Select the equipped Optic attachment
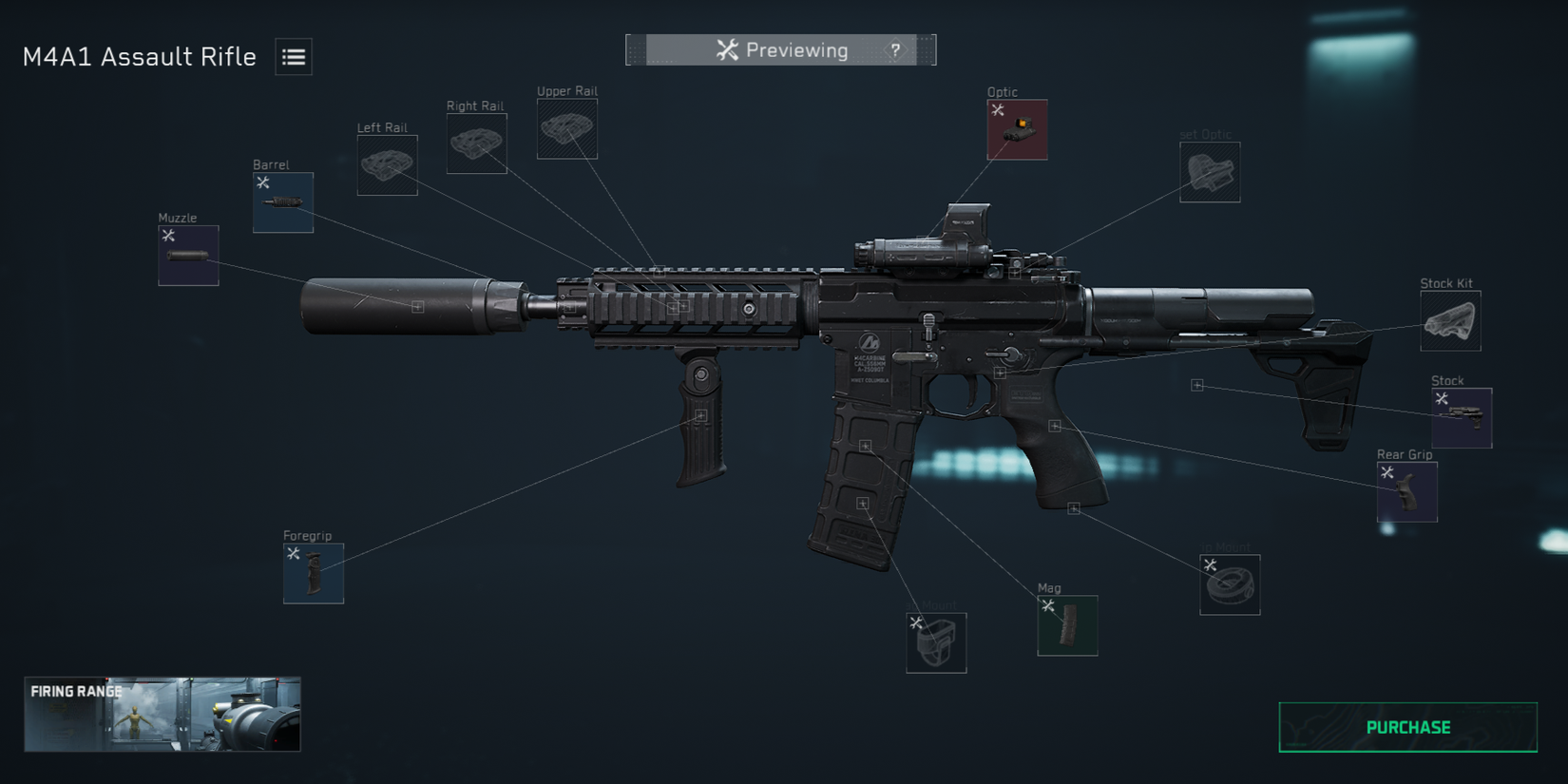This screenshot has width=1568, height=784. [1016, 130]
